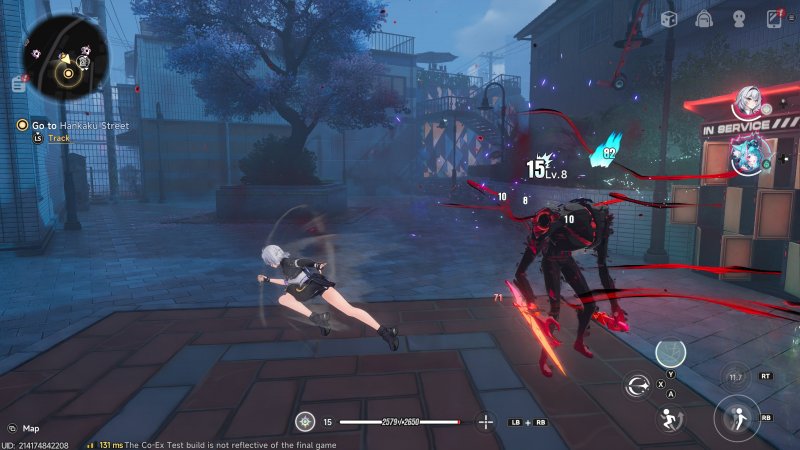The height and width of the screenshot is (450, 800).
Task: Open Map from the bottom-left label
Action: pos(31,428)
